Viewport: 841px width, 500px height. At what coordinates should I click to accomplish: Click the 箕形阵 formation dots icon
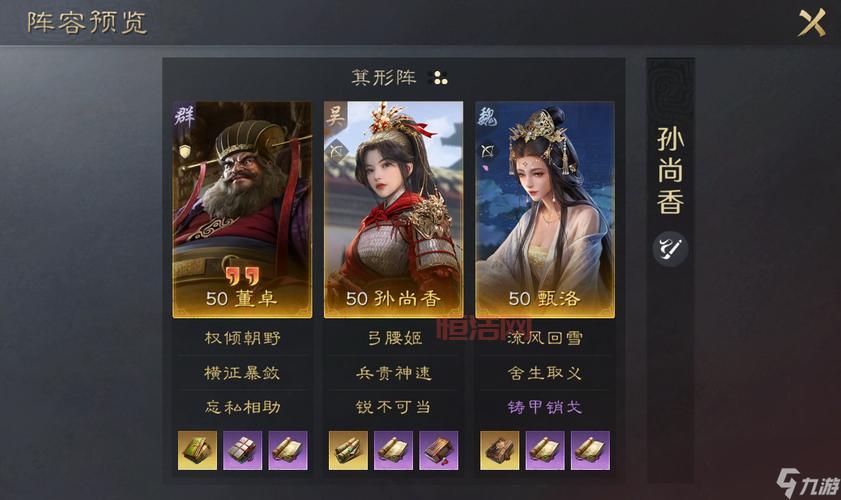438,77
